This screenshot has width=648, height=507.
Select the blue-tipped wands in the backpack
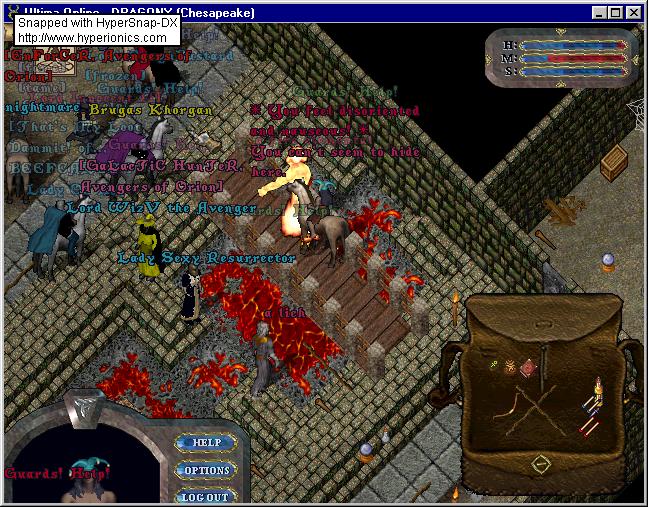(x=588, y=404)
